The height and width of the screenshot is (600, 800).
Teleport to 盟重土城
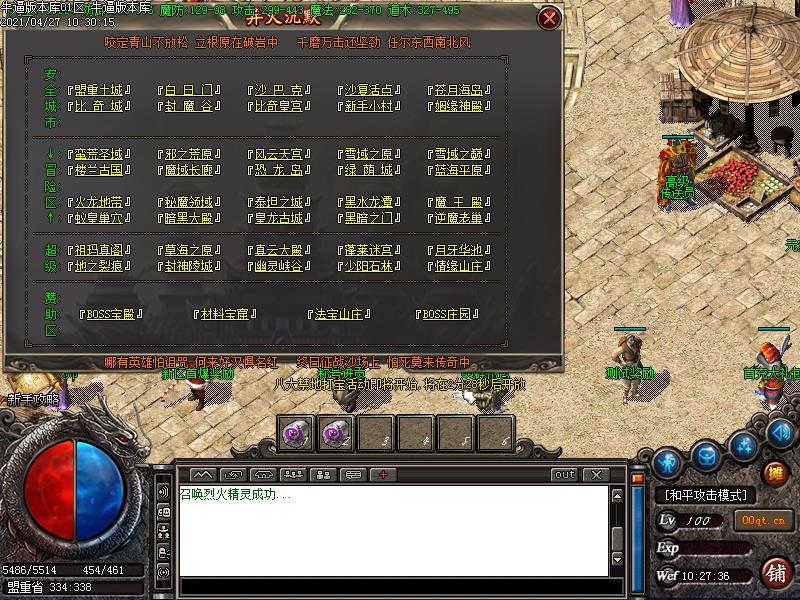point(98,89)
